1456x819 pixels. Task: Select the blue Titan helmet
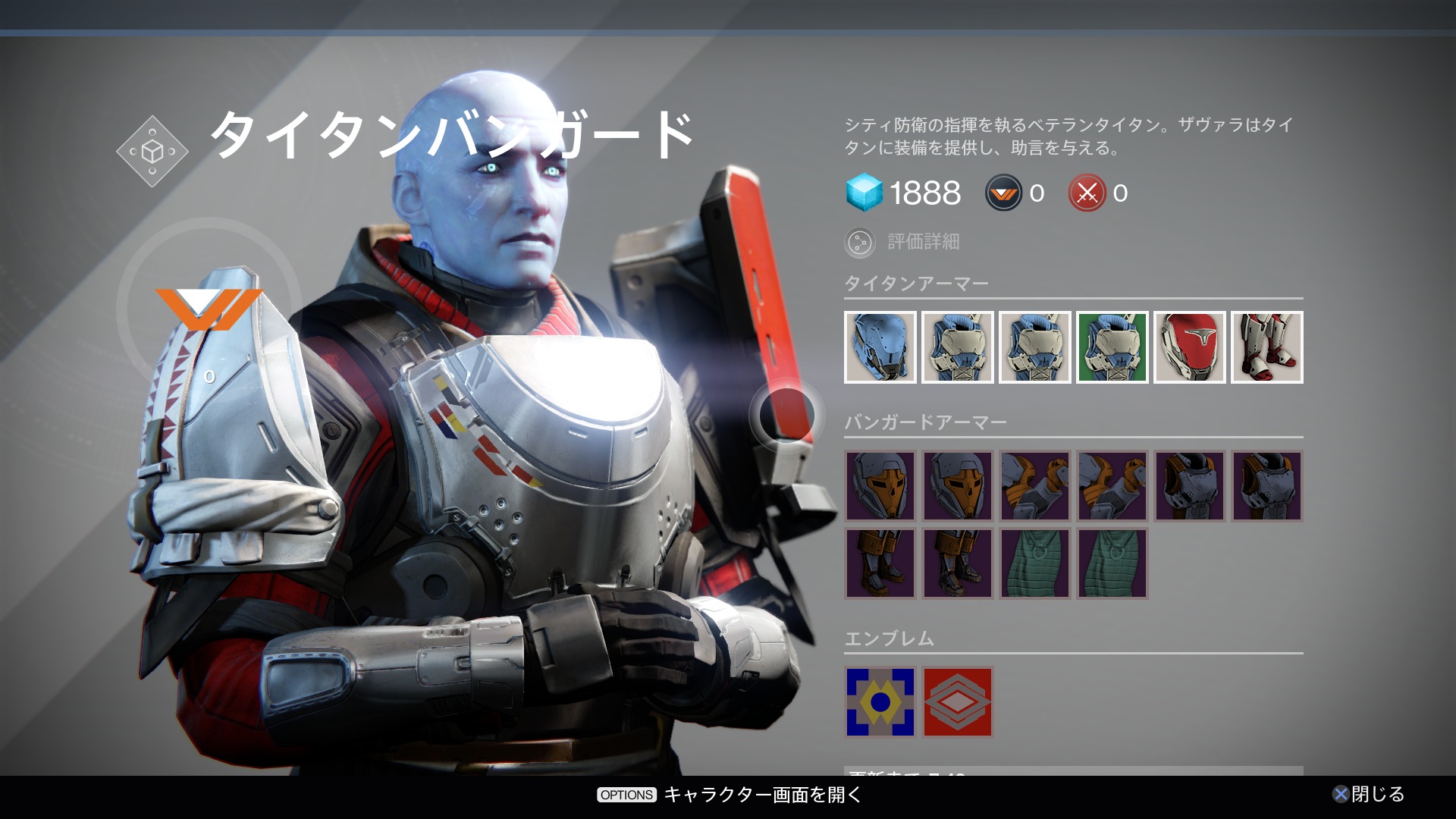coord(880,347)
